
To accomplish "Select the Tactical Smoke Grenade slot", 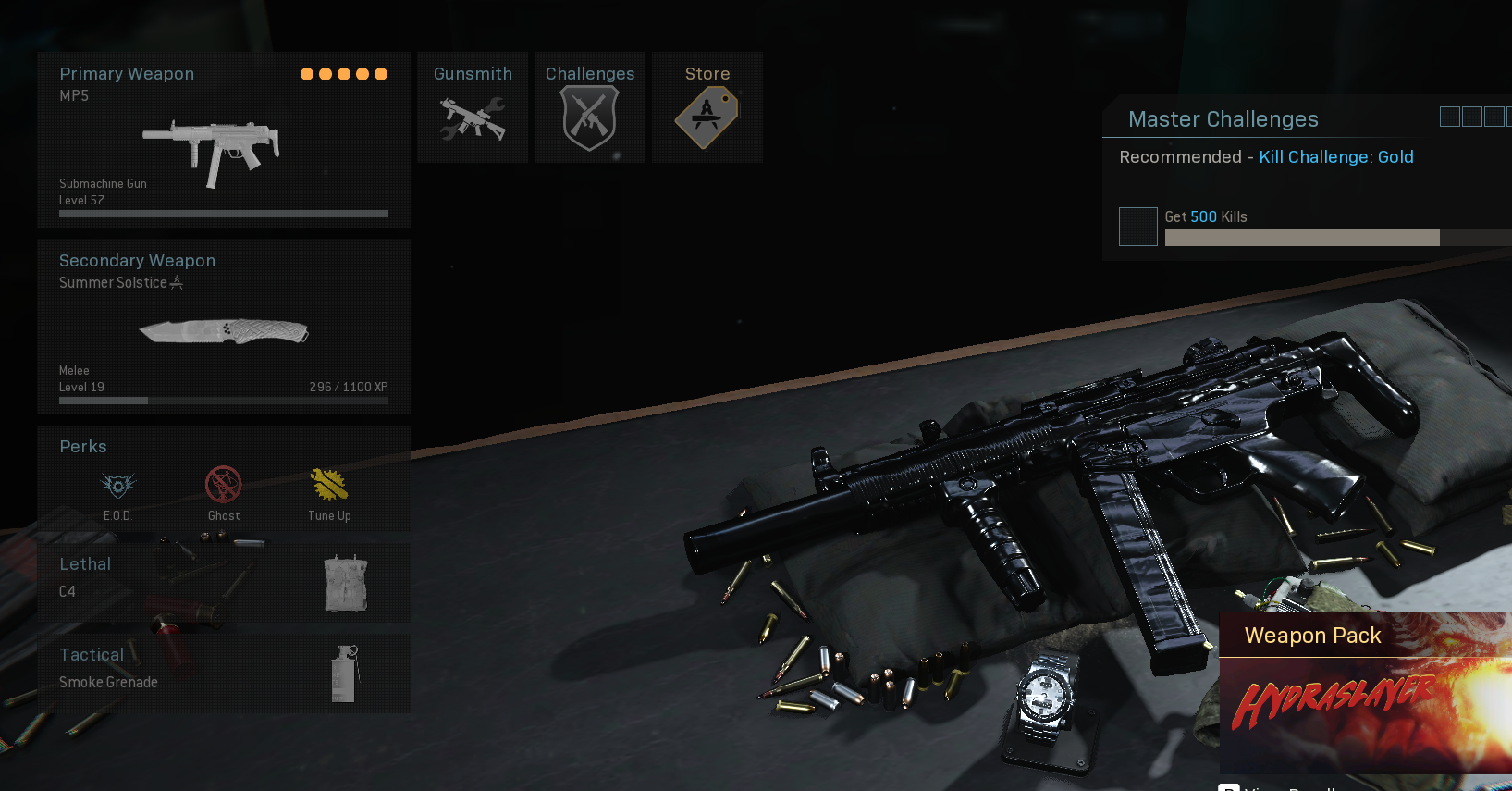I will 223,673.
